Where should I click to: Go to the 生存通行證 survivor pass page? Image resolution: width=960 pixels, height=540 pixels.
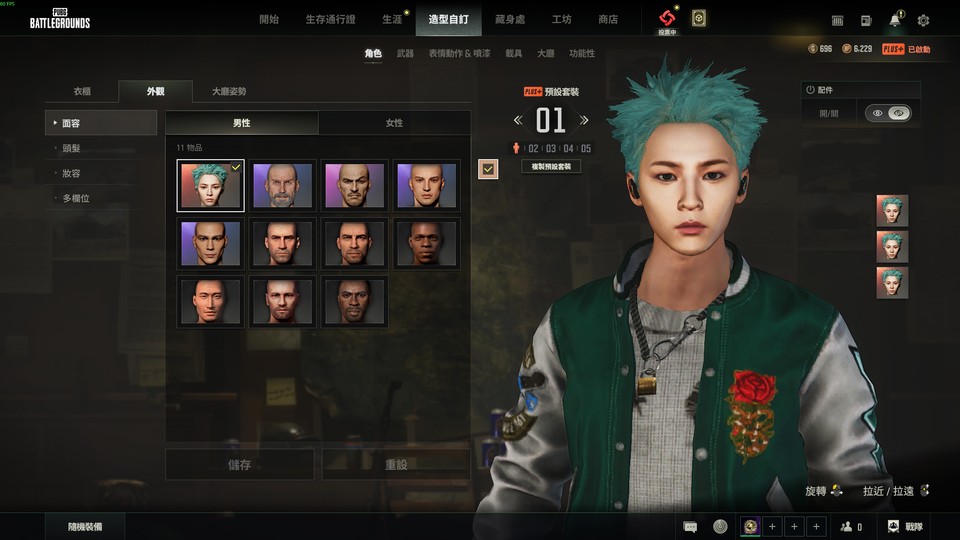[x=329, y=19]
